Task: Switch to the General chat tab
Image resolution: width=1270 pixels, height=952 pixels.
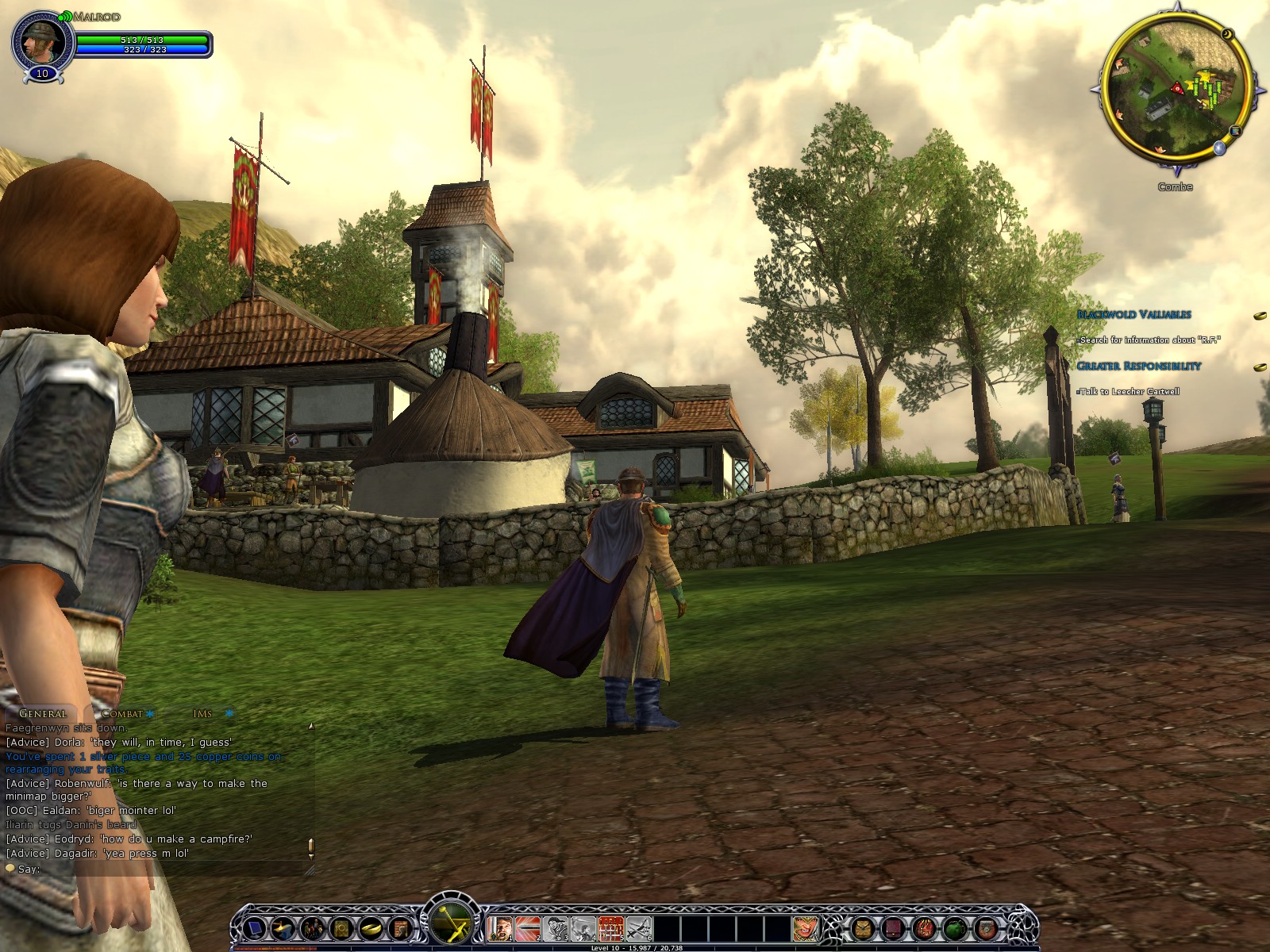Action: tap(42, 713)
